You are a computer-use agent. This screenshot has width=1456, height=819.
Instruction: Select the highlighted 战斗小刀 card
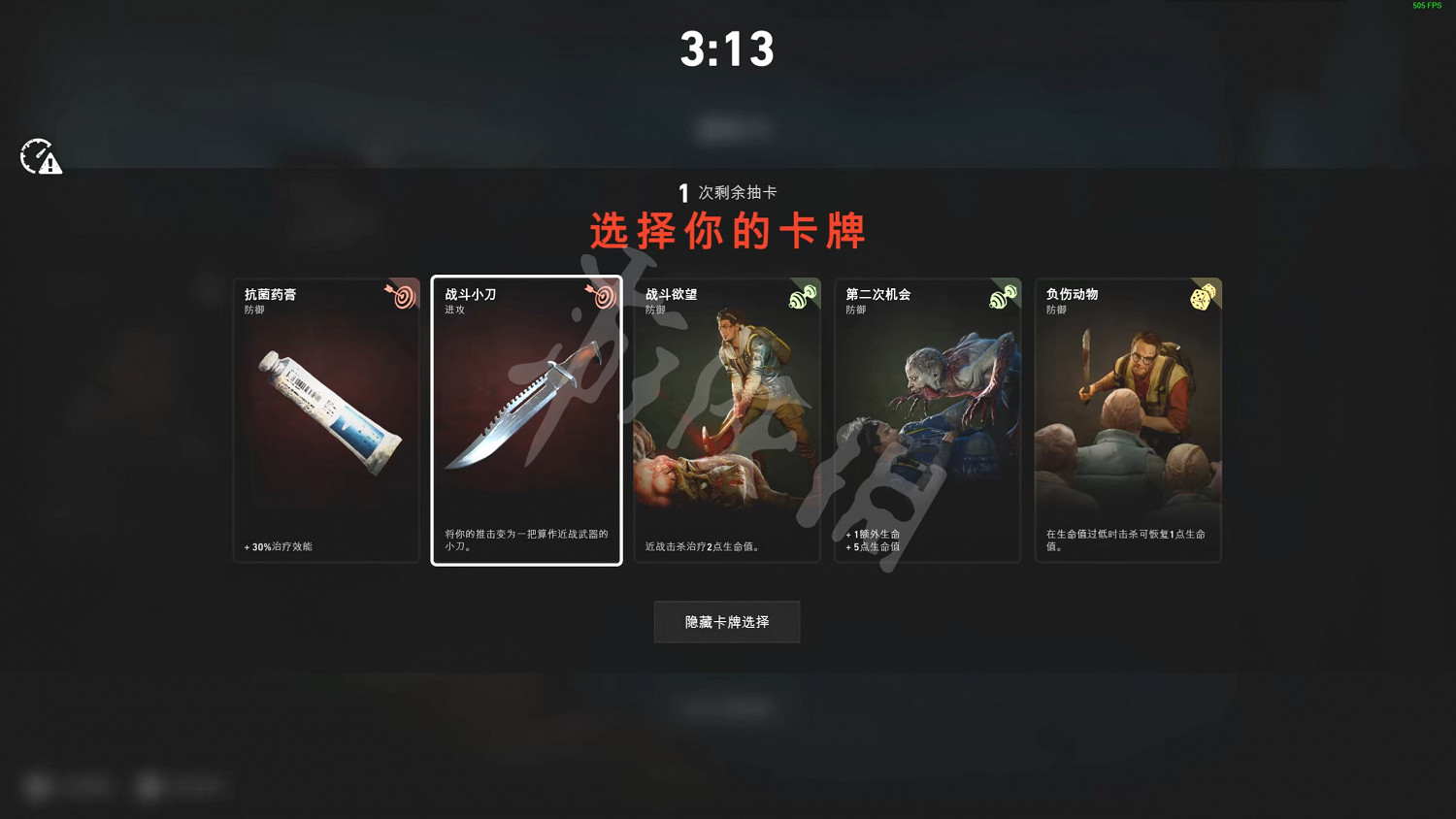click(x=526, y=417)
